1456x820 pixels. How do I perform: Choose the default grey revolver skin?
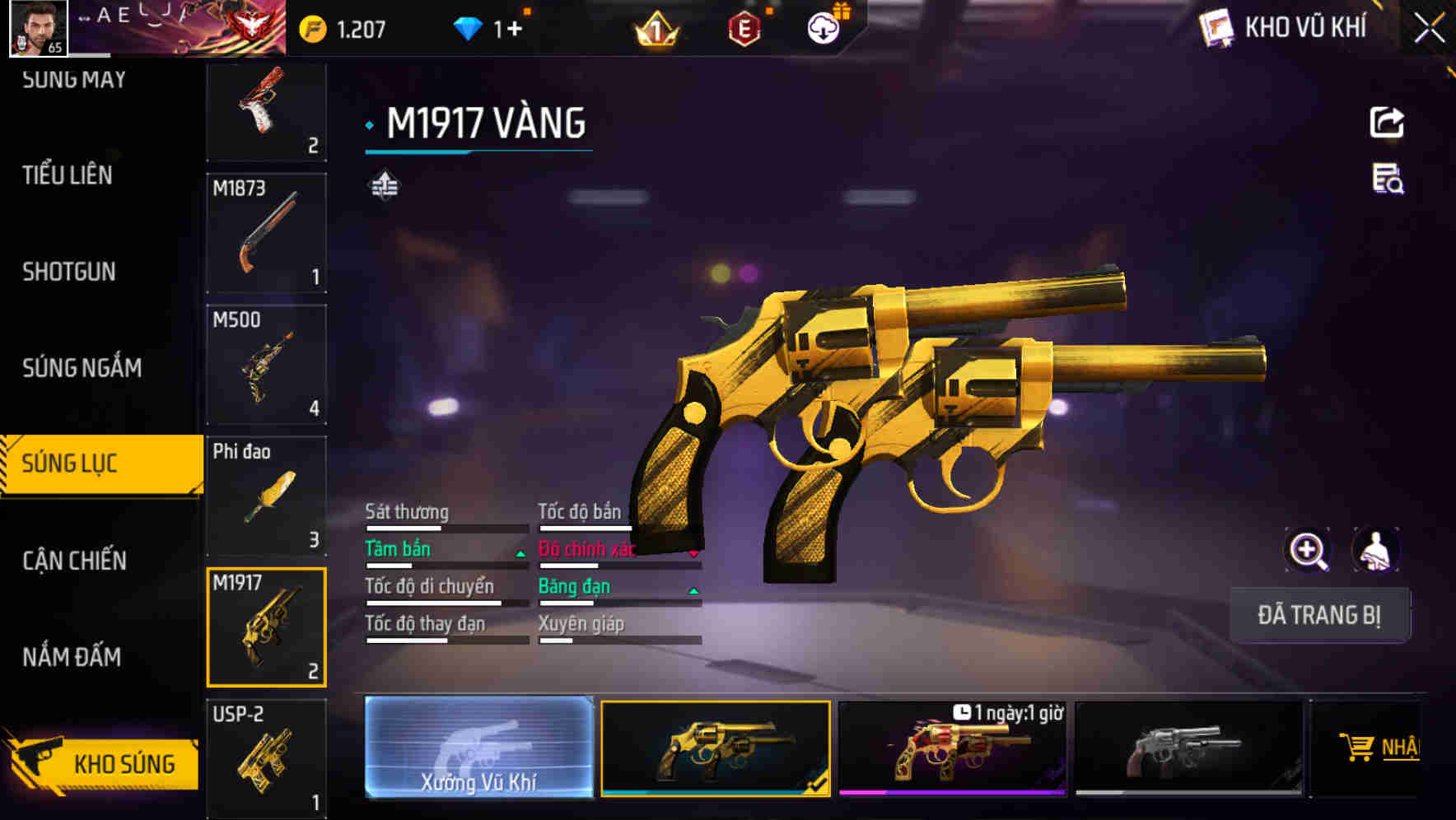pyautogui.click(x=1188, y=748)
